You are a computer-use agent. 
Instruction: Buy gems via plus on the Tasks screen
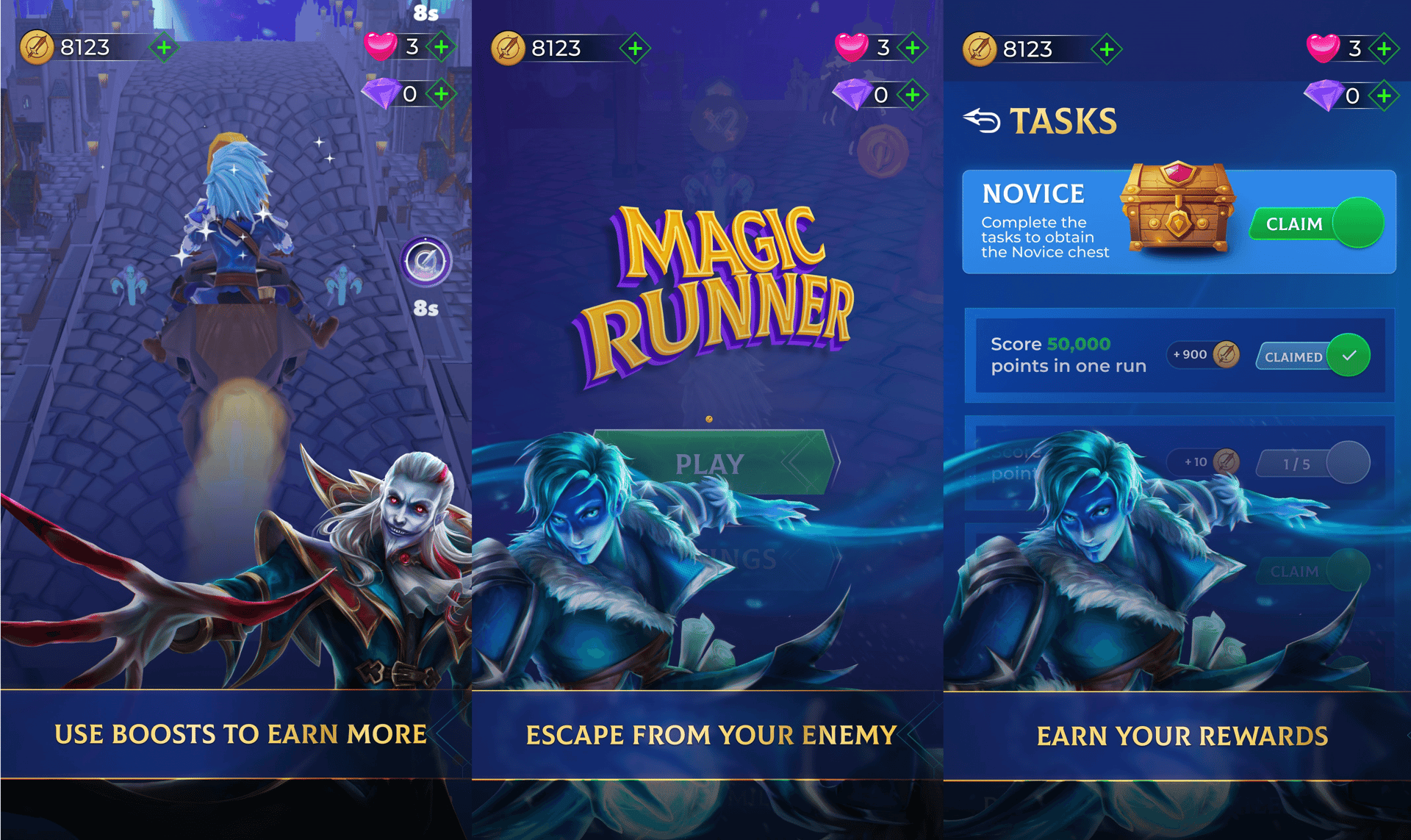1384,96
